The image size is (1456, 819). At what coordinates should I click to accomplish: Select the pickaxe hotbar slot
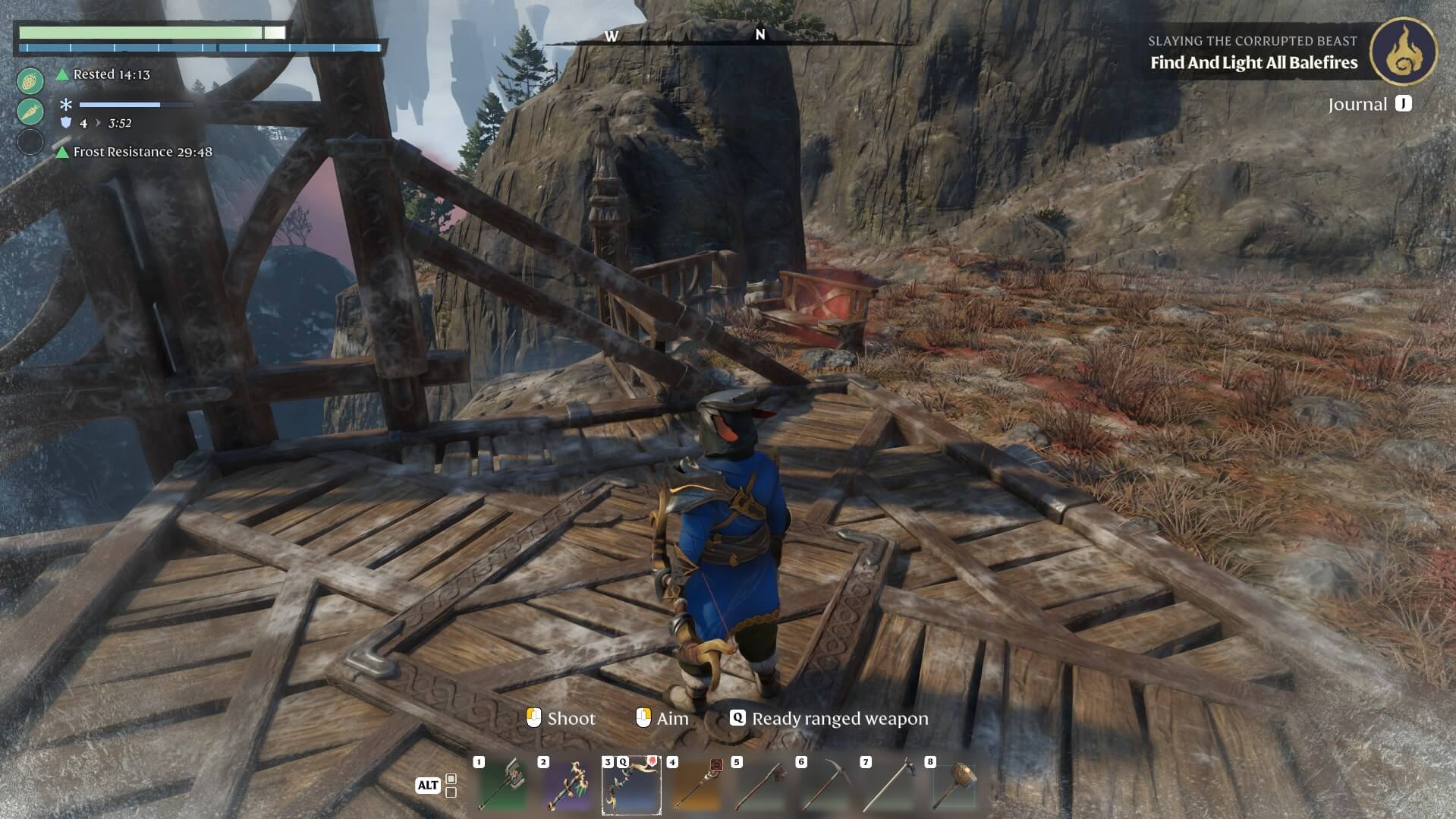coord(825,786)
